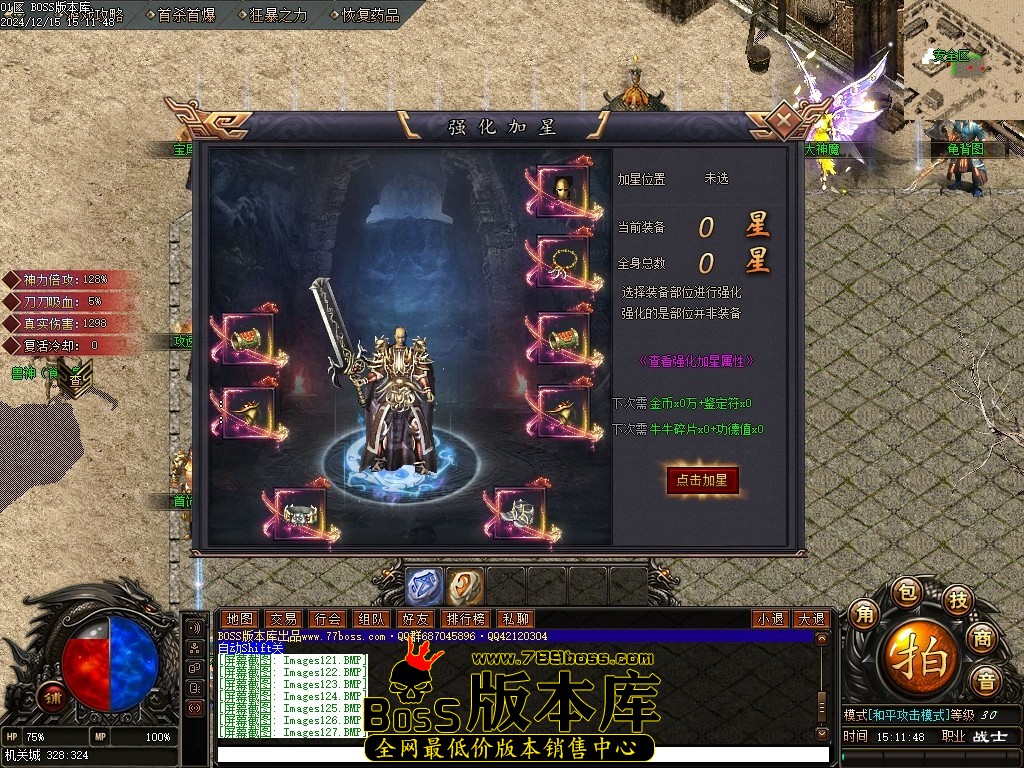
Task: Open the 查看强化加星属性 attributes link
Action: point(696,361)
